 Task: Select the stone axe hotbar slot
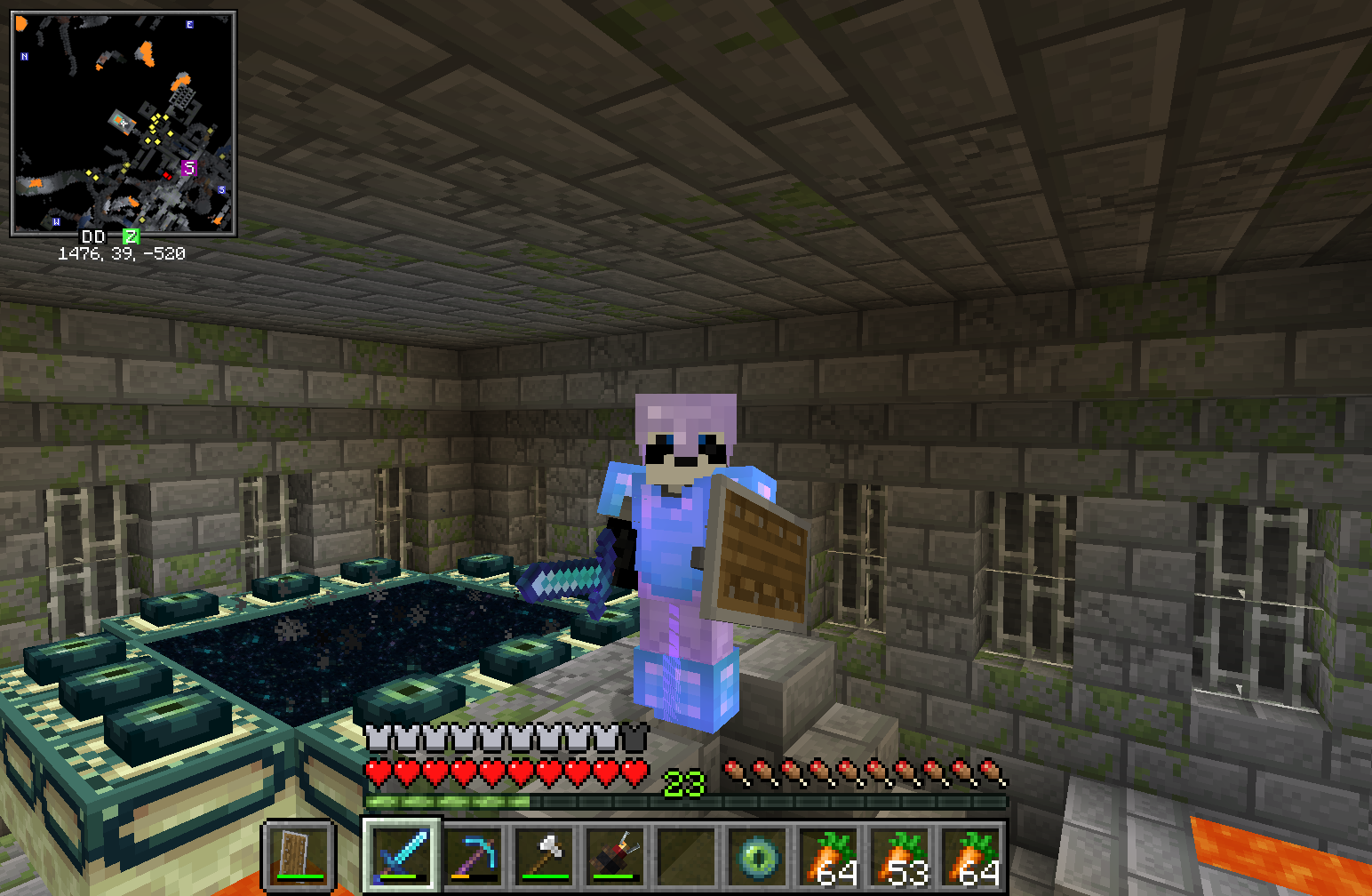click(546, 854)
